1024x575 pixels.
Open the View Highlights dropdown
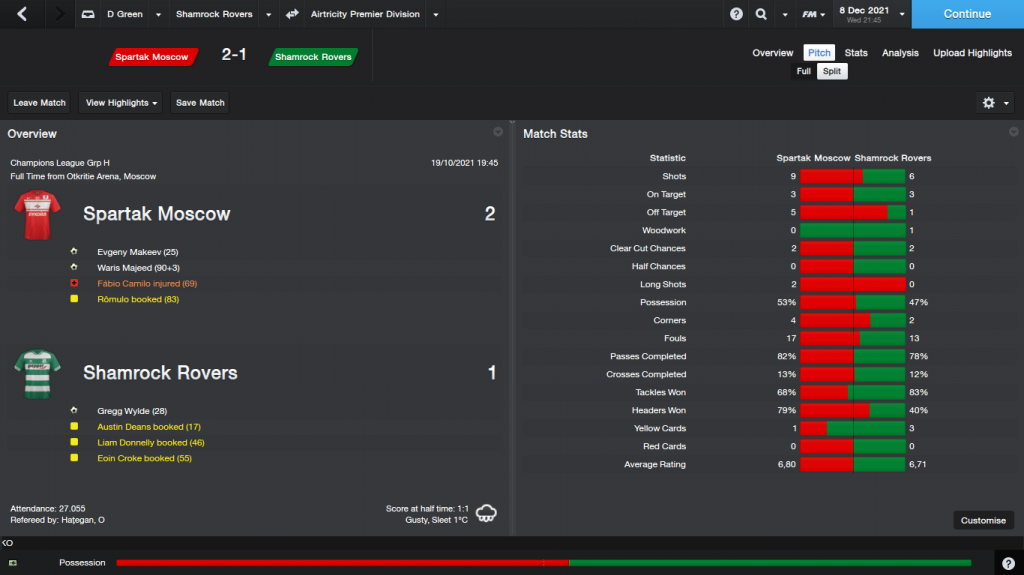[x=123, y=103]
